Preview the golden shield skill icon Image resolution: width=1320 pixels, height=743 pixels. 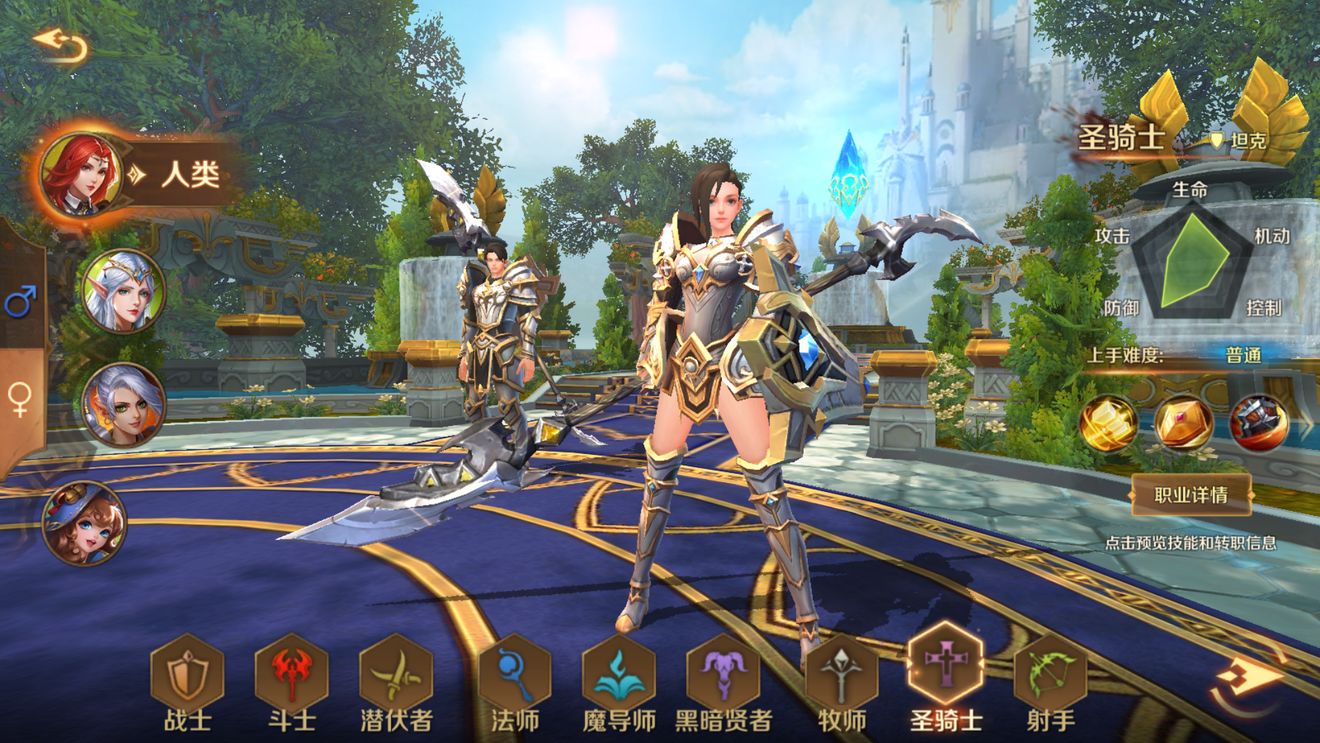point(1184,422)
